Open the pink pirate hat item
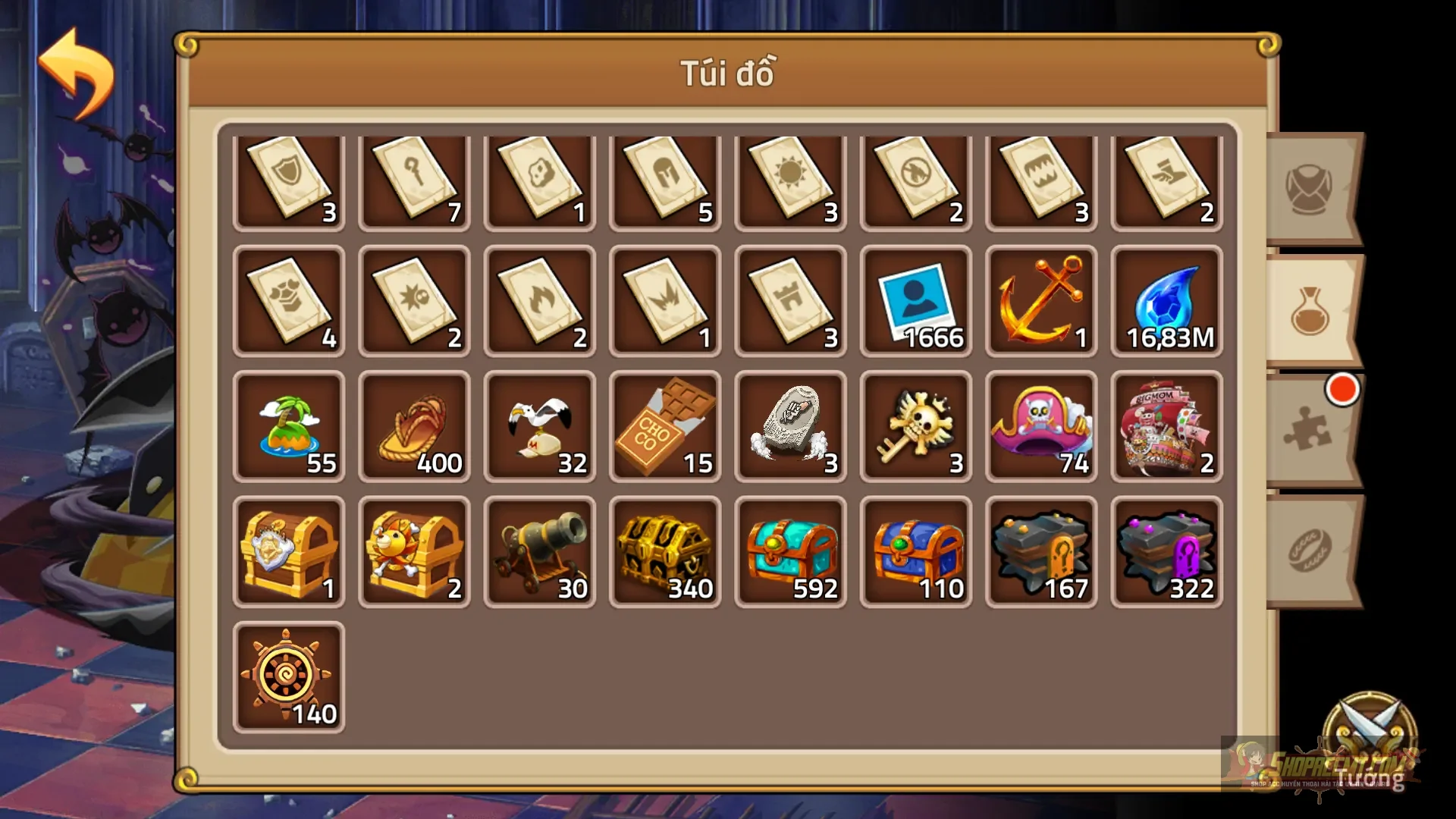The height and width of the screenshot is (819, 1456). pos(1041,426)
